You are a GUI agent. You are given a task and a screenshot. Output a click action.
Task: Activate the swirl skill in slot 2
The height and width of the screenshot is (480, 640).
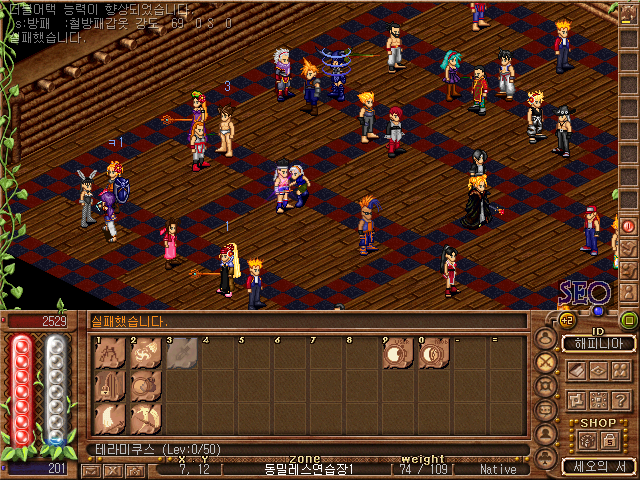click(x=146, y=355)
